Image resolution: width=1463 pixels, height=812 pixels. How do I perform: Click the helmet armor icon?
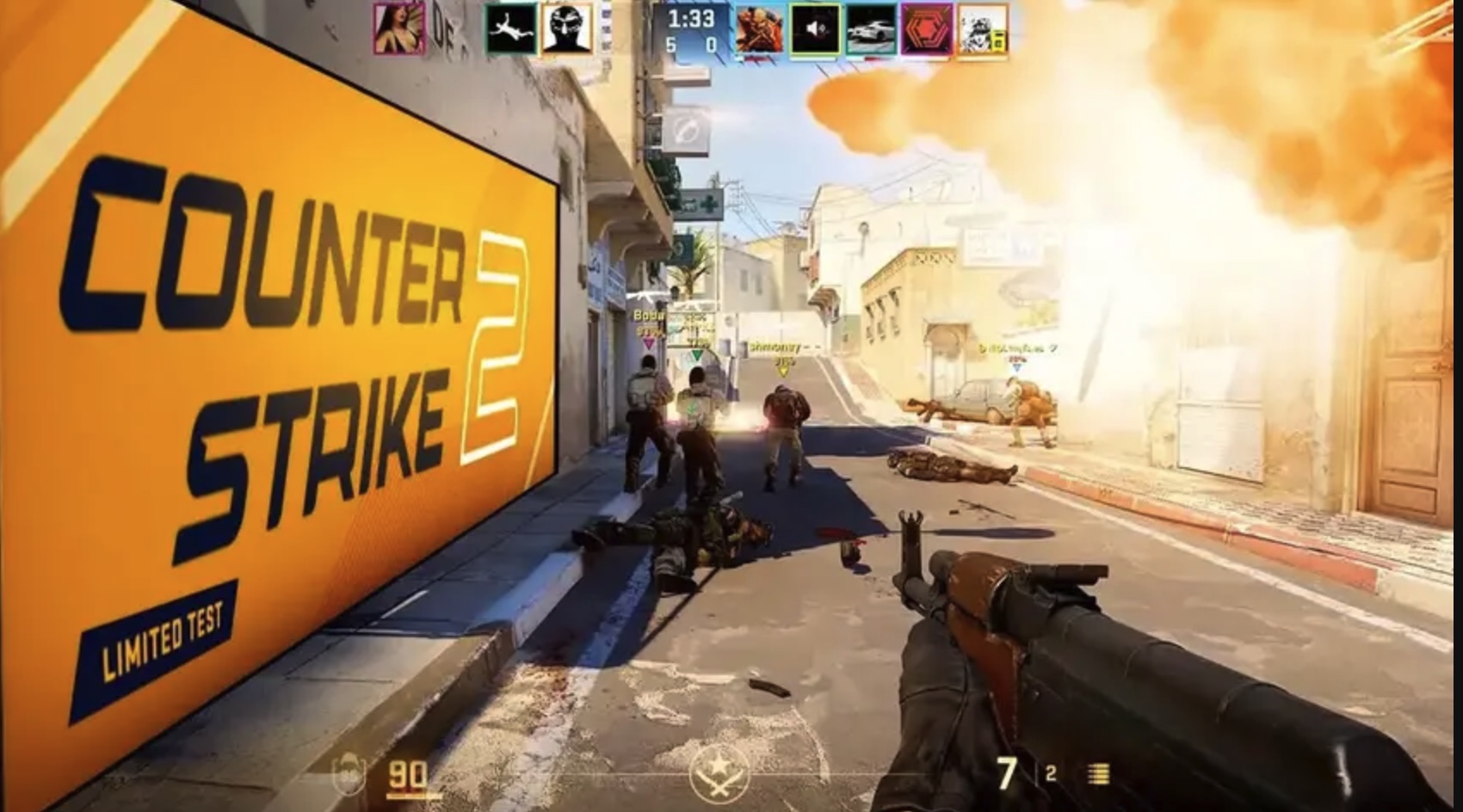click(x=348, y=775)
